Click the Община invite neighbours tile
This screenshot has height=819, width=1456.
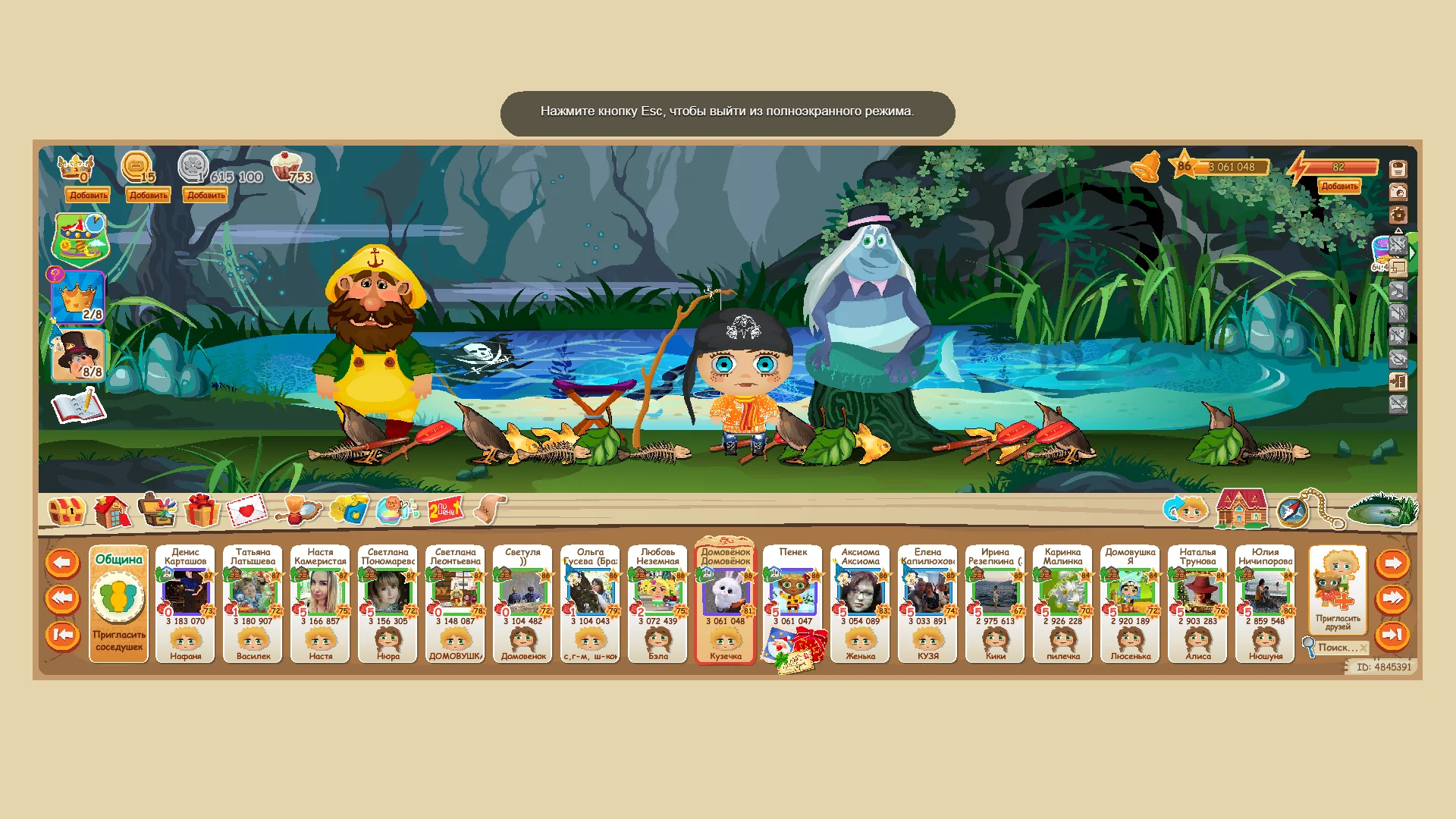coord(118,604)
